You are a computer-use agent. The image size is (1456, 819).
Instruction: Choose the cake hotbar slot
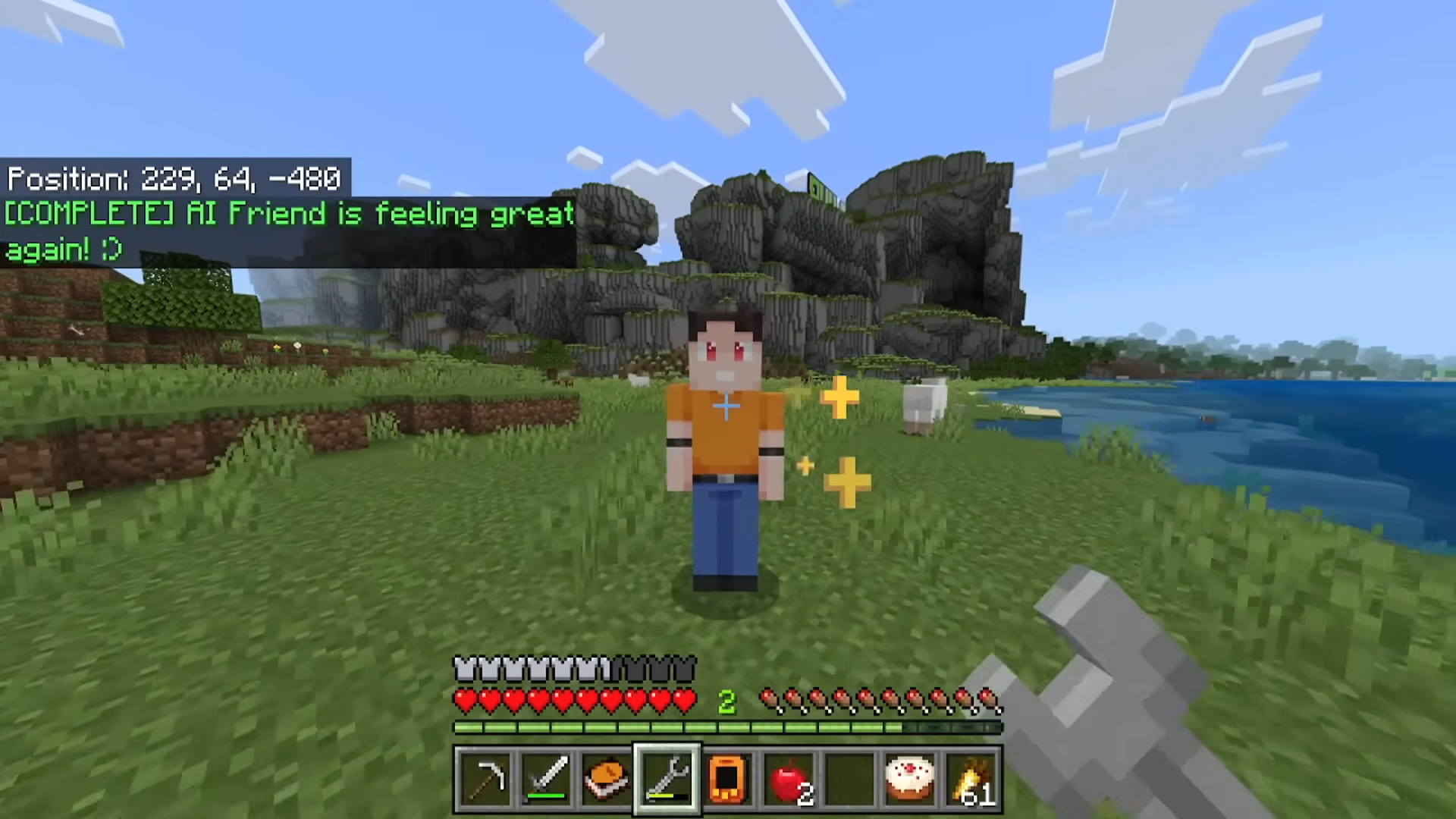click(910, 779)
